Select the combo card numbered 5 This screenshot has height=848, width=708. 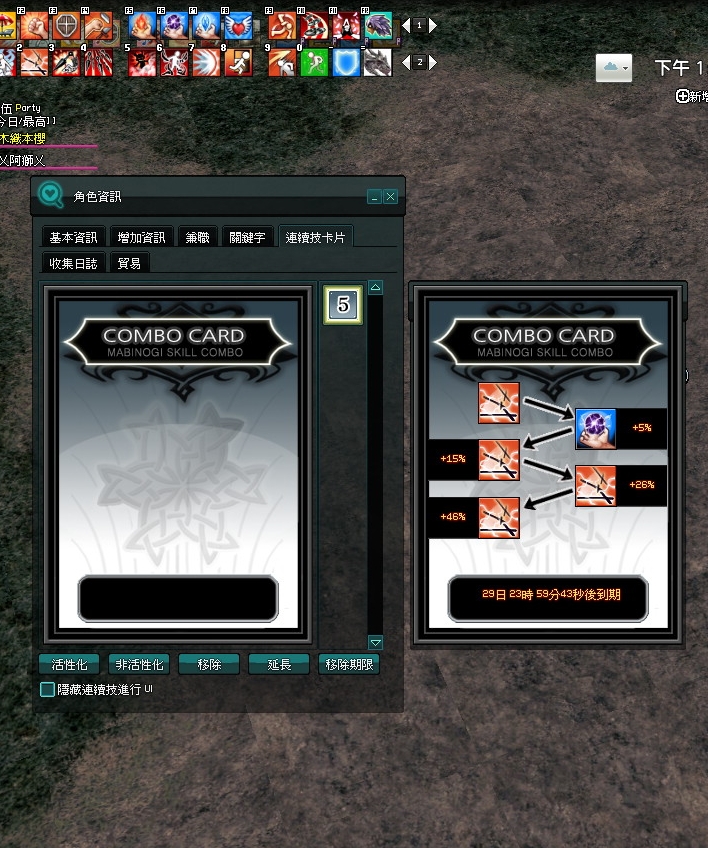tap(343, 306)
